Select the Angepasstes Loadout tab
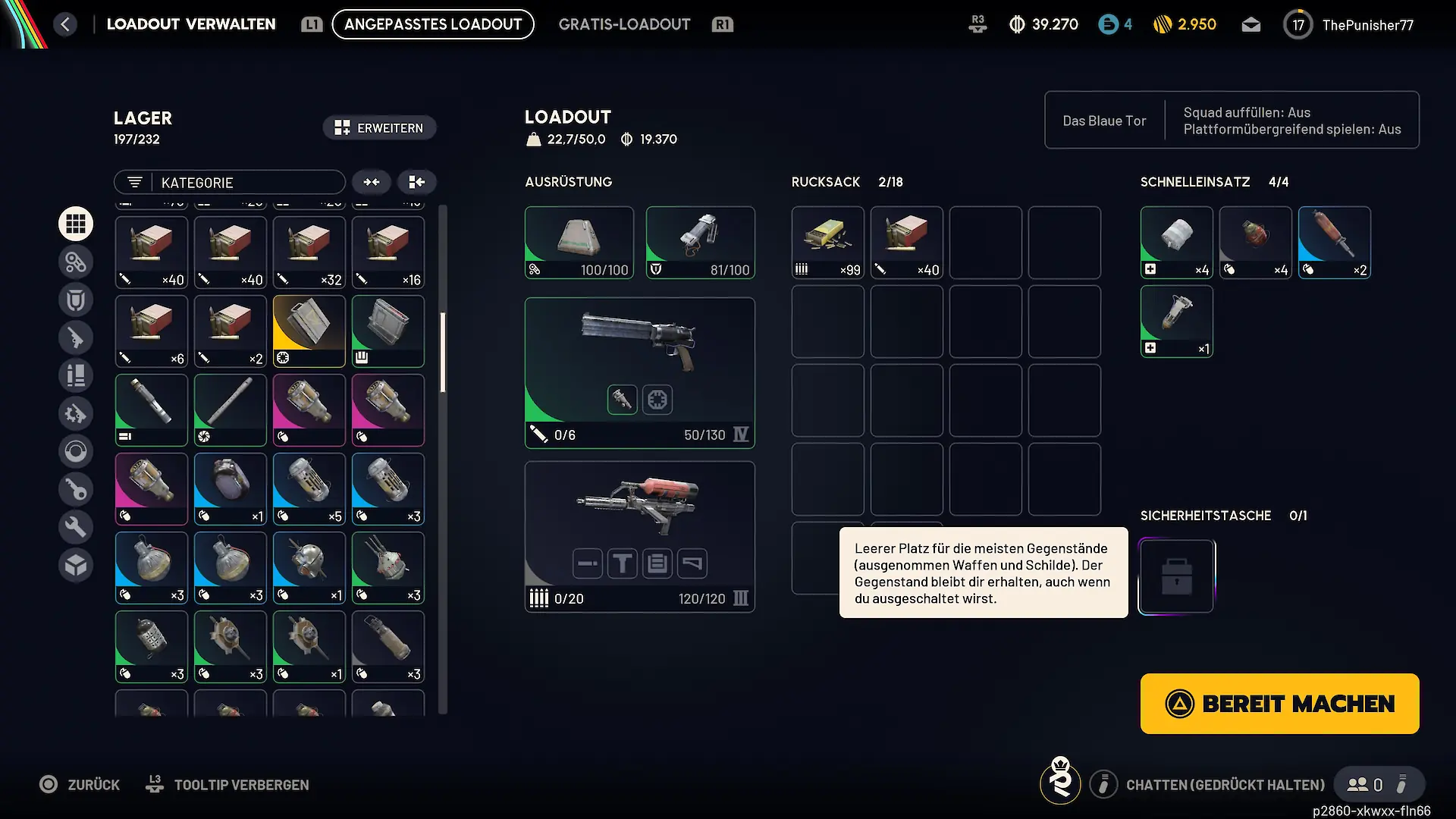1456x819 pixels. [433, 24]
